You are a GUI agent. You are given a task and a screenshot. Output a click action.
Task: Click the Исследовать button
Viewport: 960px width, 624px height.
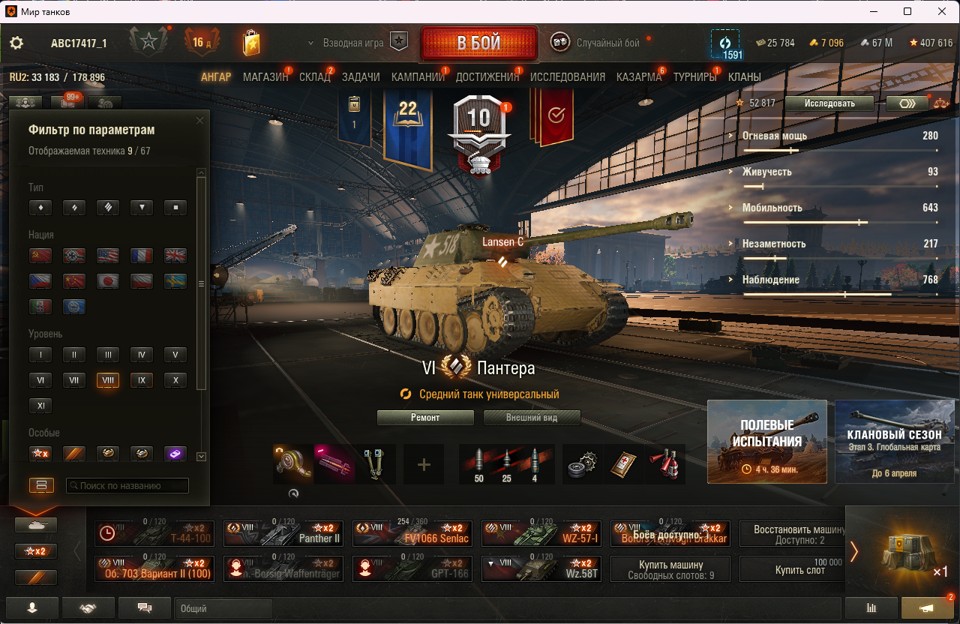(829, 103)
